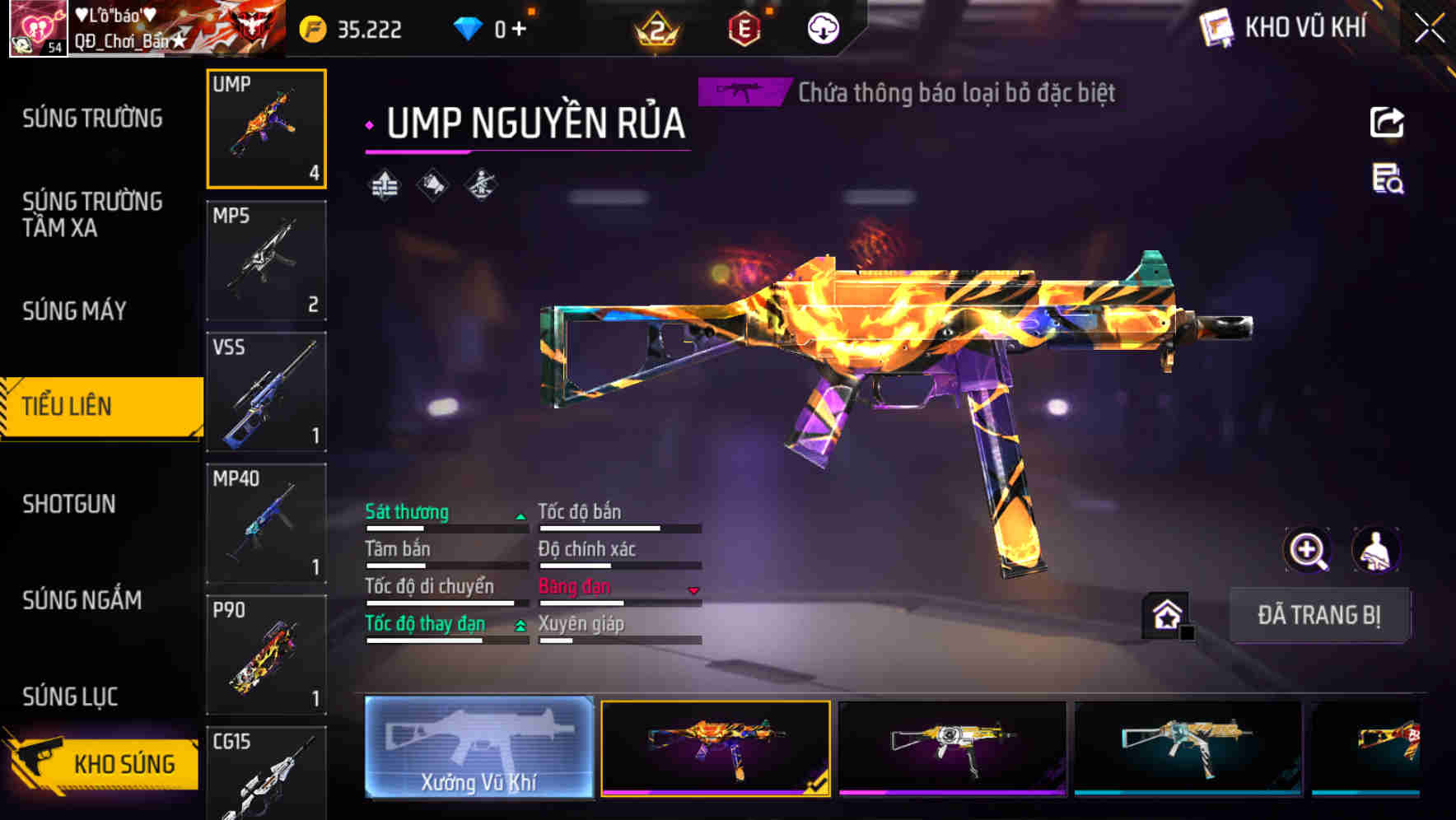
Task: Close the weapon vault screen
Action: click(x=1429, y=29)
